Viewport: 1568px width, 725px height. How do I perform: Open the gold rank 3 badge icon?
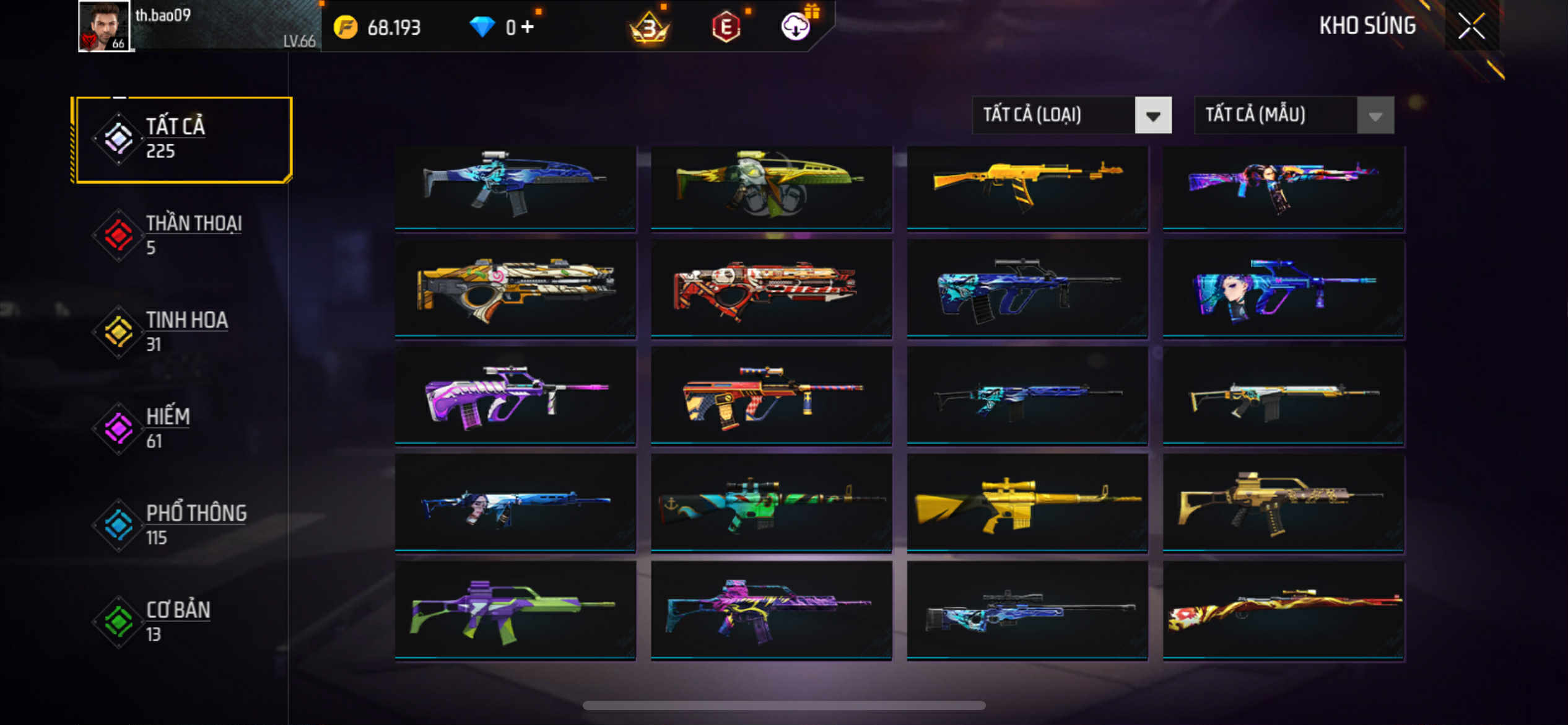pos(648,27)
